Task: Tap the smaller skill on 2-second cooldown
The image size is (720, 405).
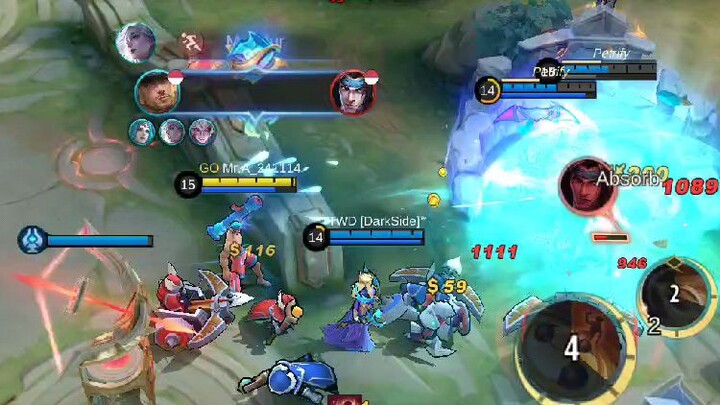Action: click(x=676, y=293)
